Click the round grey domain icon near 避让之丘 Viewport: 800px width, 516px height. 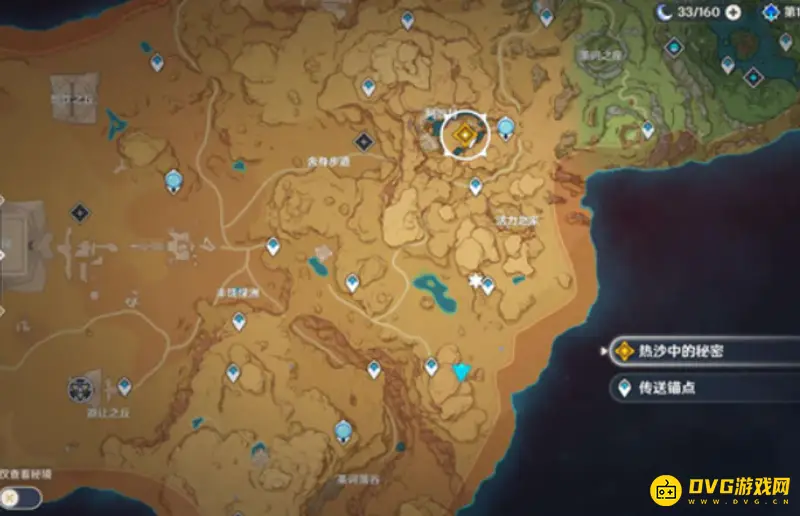pyautogui.click(x=81, y=388)
